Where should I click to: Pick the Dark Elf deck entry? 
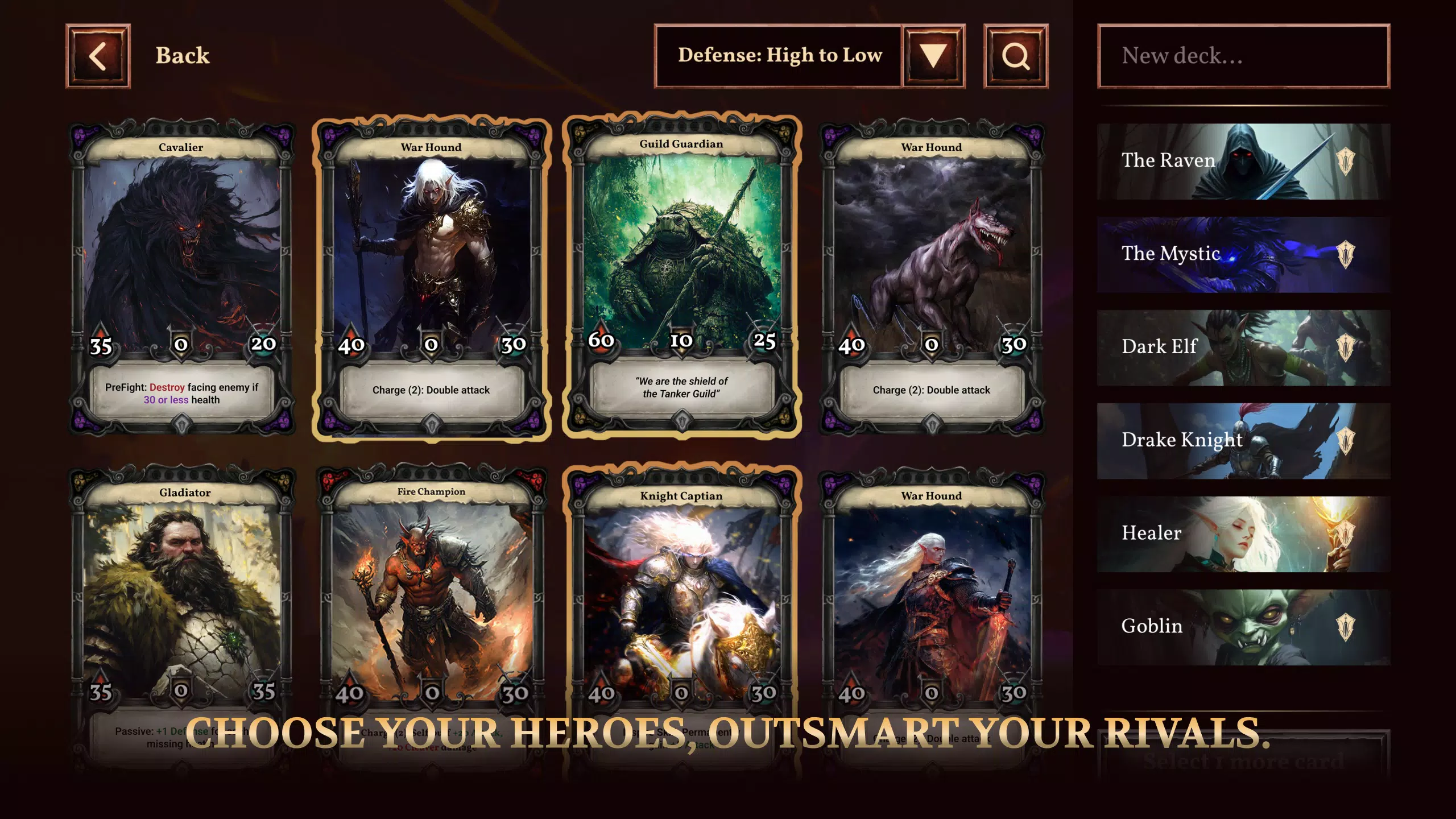[x=1243, y=348]
